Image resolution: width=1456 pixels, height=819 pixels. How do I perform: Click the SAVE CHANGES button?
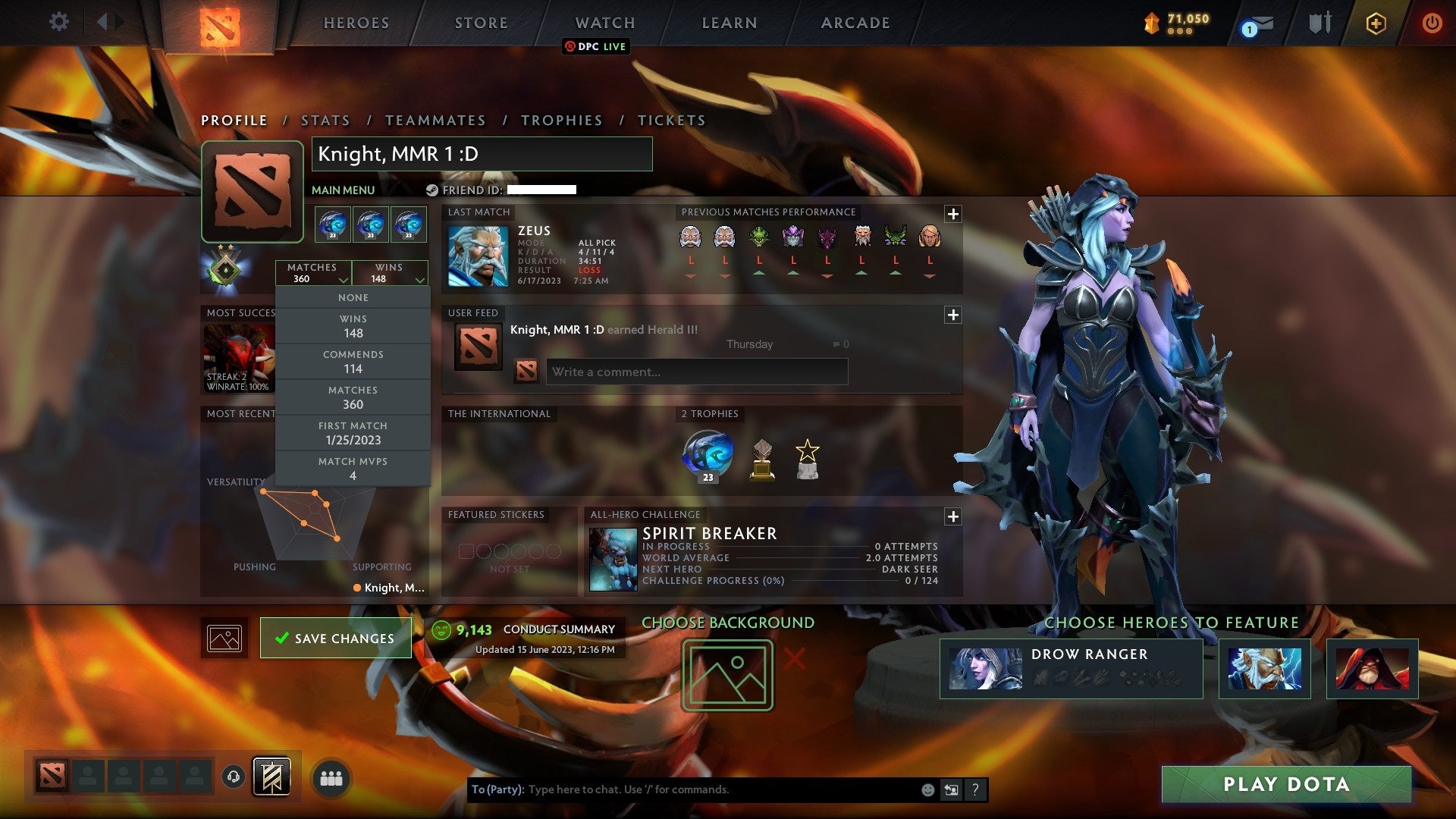point(335,638)
